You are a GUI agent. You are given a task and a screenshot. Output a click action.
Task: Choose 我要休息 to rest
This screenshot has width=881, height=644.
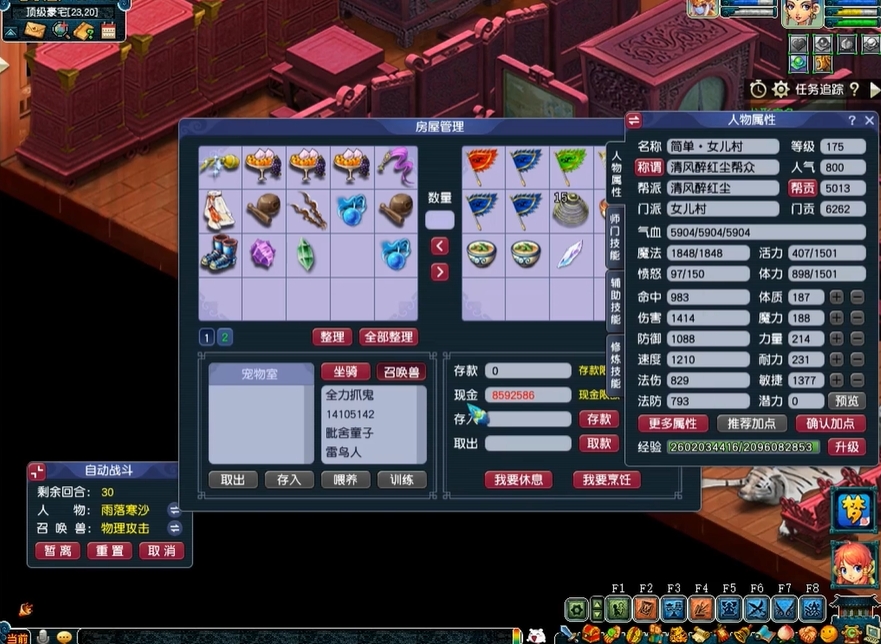tap(518, 480)
